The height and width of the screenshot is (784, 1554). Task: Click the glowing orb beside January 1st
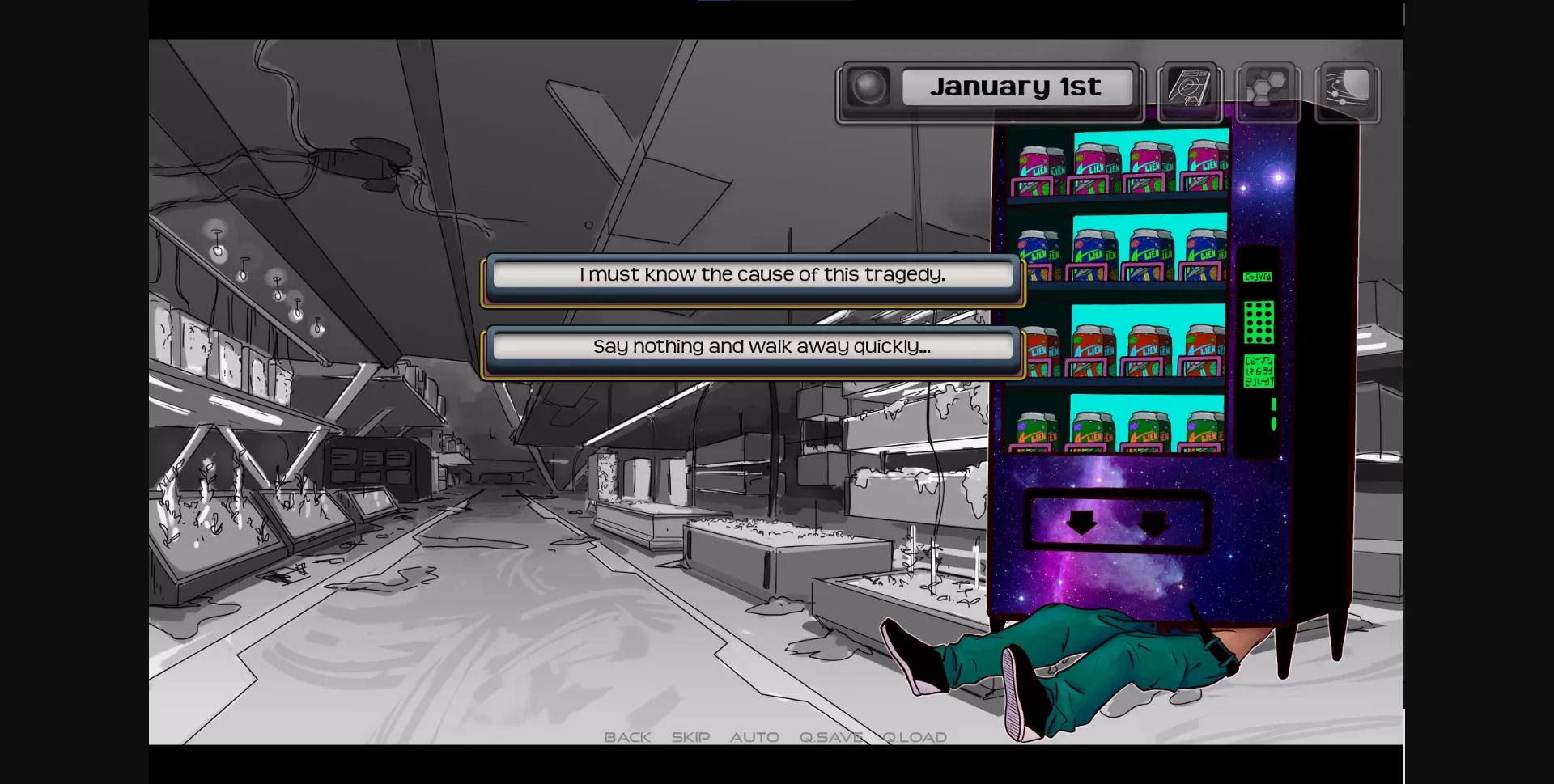tap(869, 87)
